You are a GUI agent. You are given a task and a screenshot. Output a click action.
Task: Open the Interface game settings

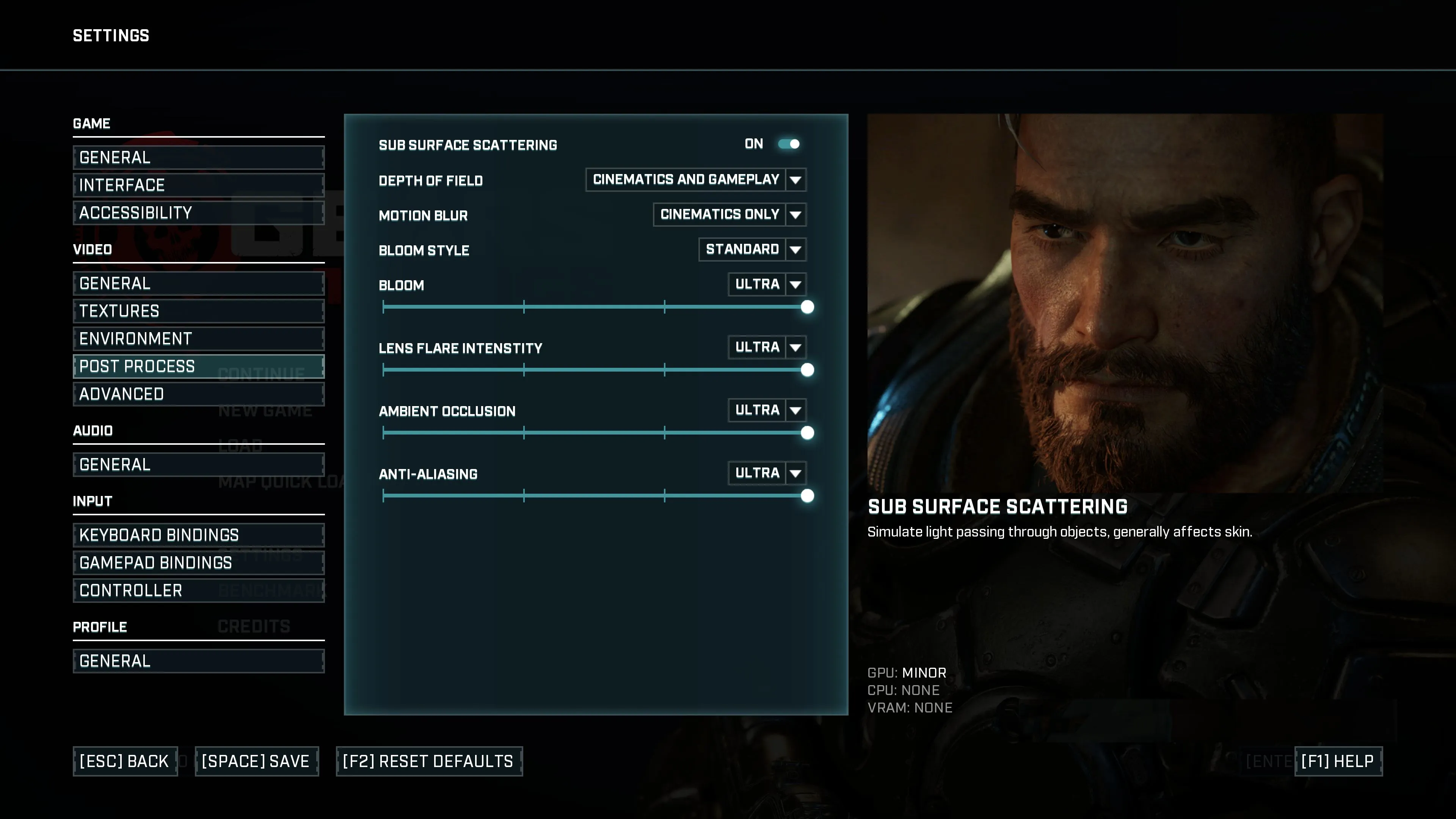(x=198, y=185)
